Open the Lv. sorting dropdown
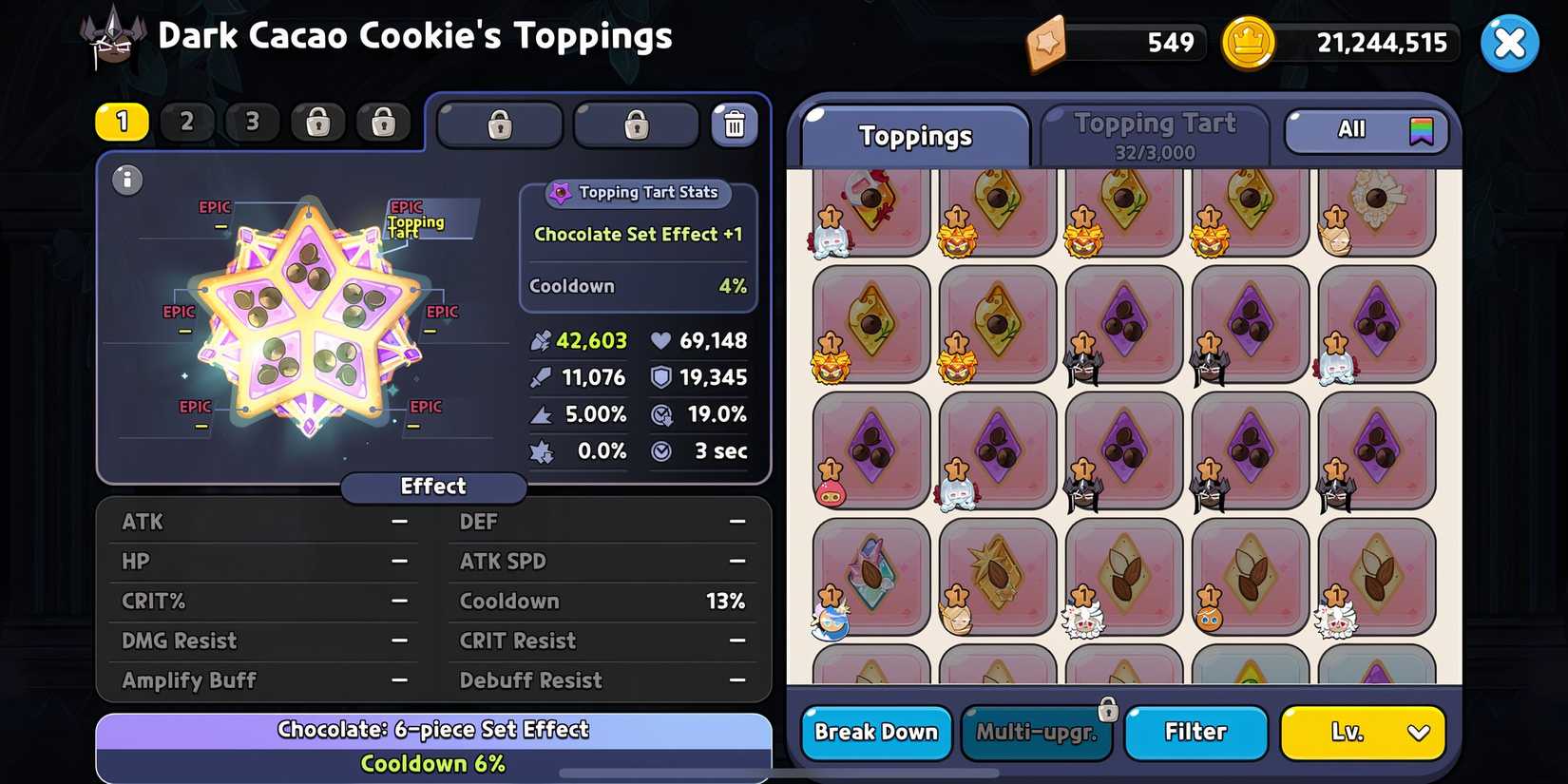This screenshot has height=784, width=1568. (1362, 733)
